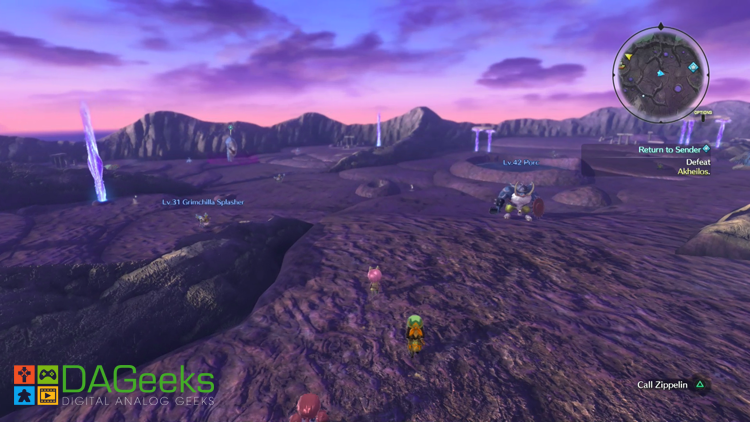Select the Return to Sender quest tracker

click(674, 150)
